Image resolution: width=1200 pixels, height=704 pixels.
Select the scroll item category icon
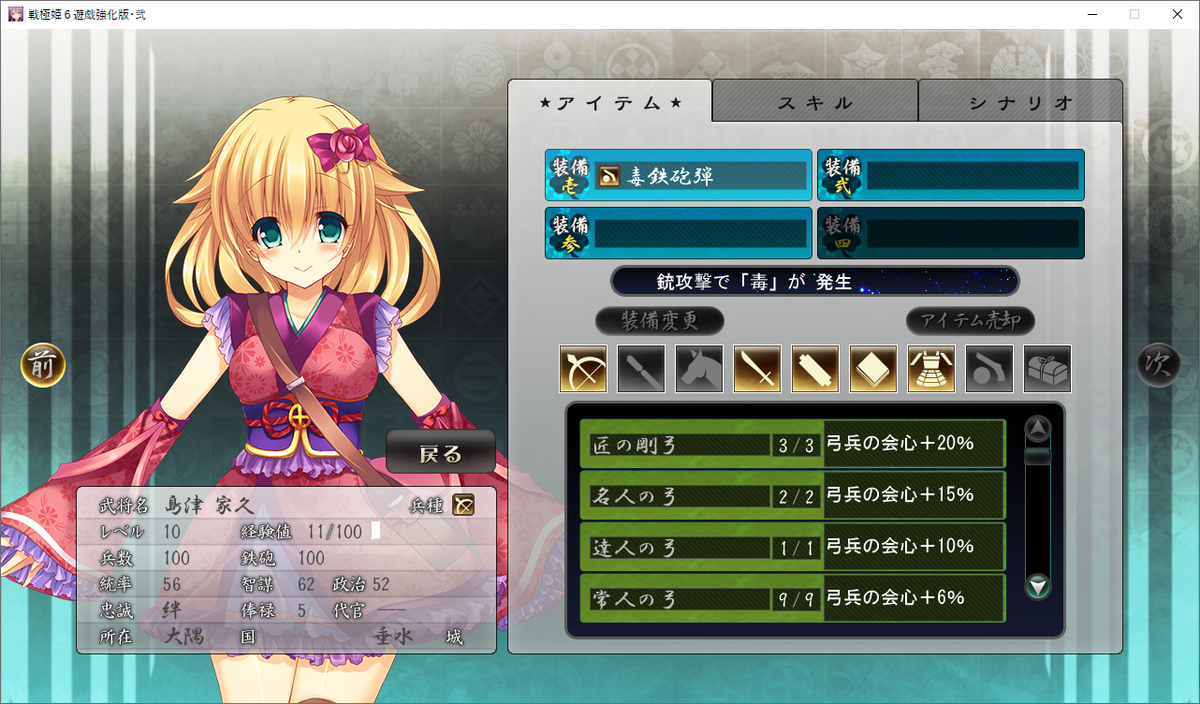(x=815, y=369)
